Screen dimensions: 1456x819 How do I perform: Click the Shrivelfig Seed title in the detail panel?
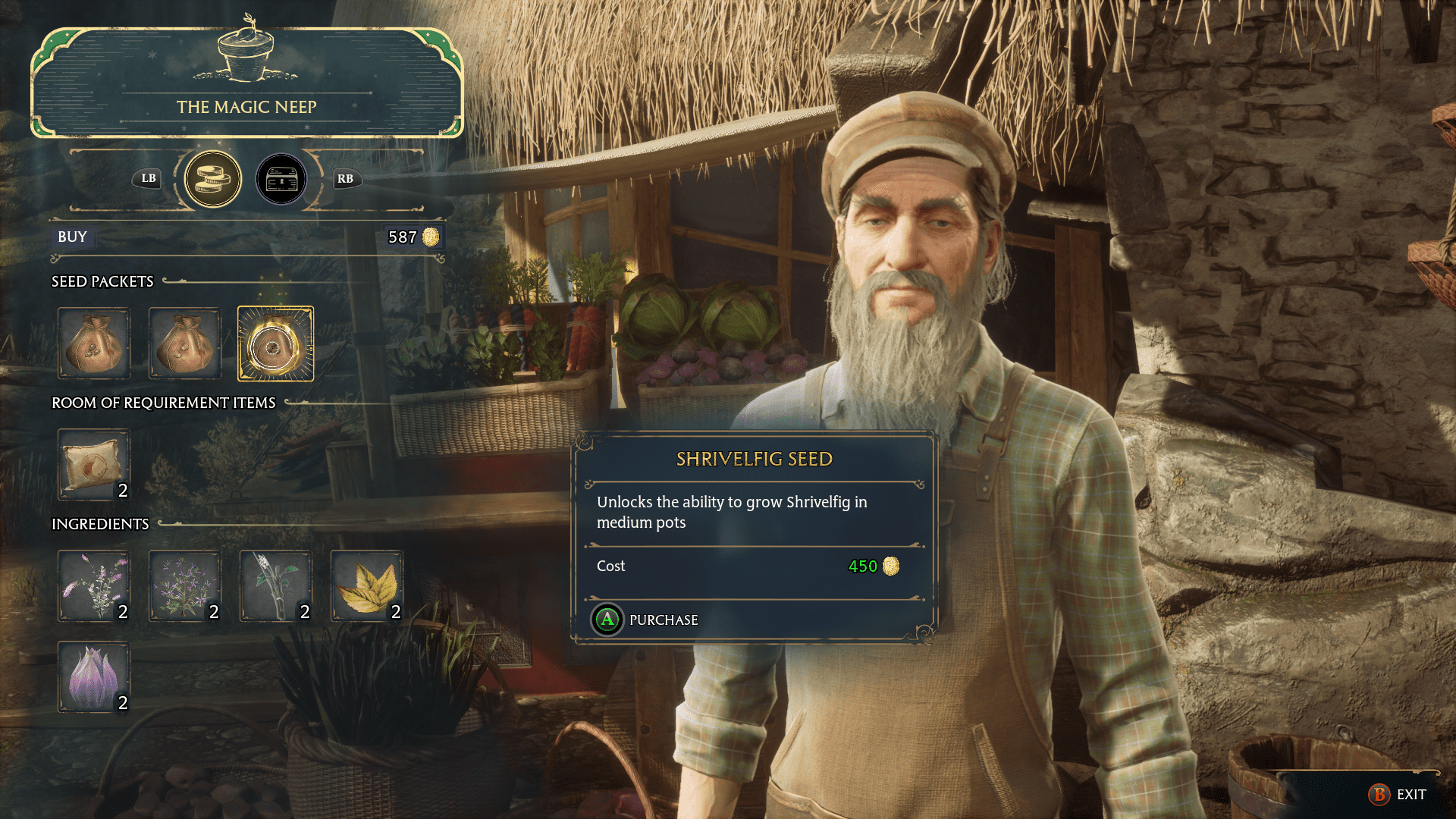coord(753,457)
